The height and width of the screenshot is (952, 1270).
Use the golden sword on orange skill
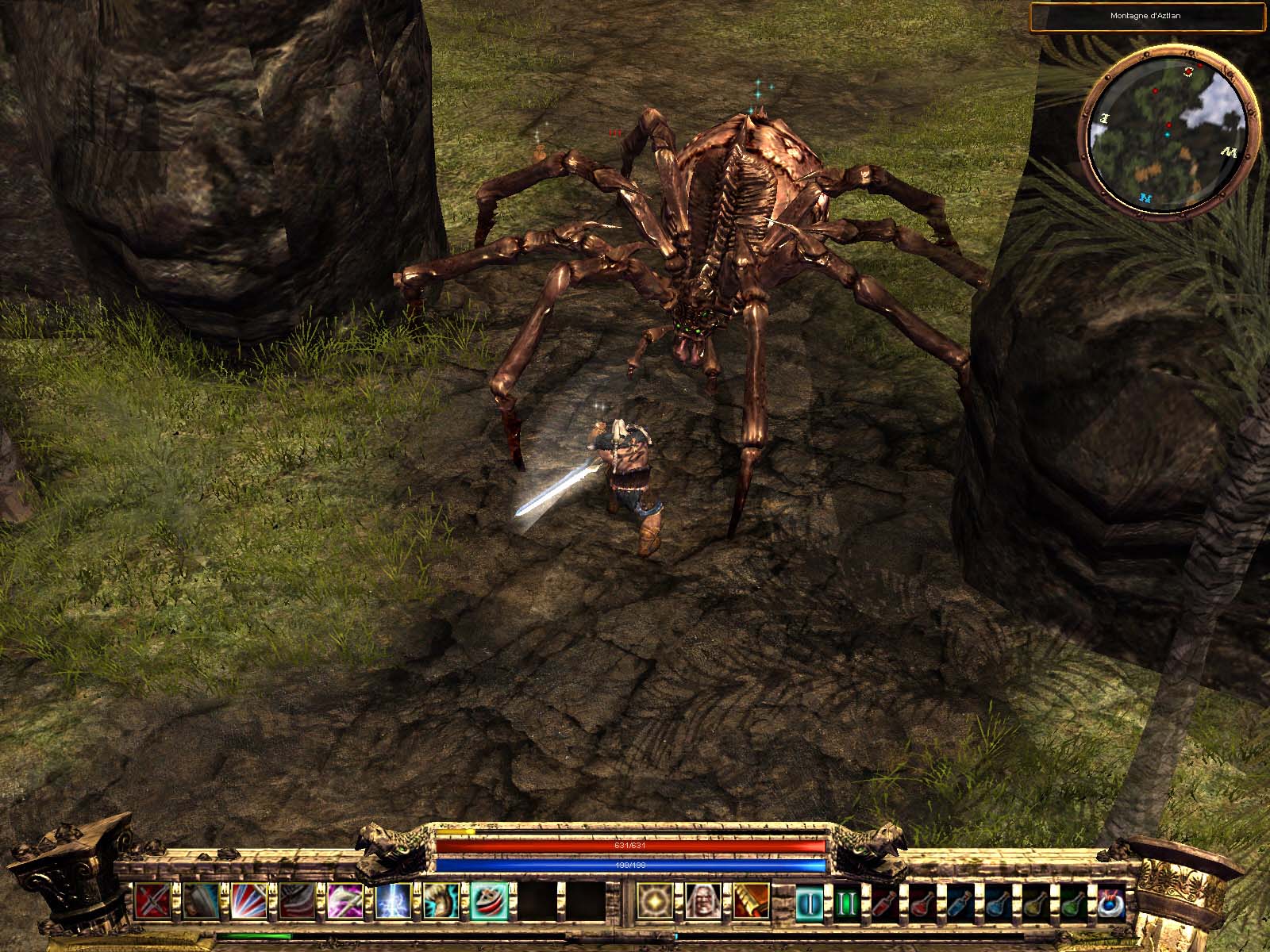[750, 900]
